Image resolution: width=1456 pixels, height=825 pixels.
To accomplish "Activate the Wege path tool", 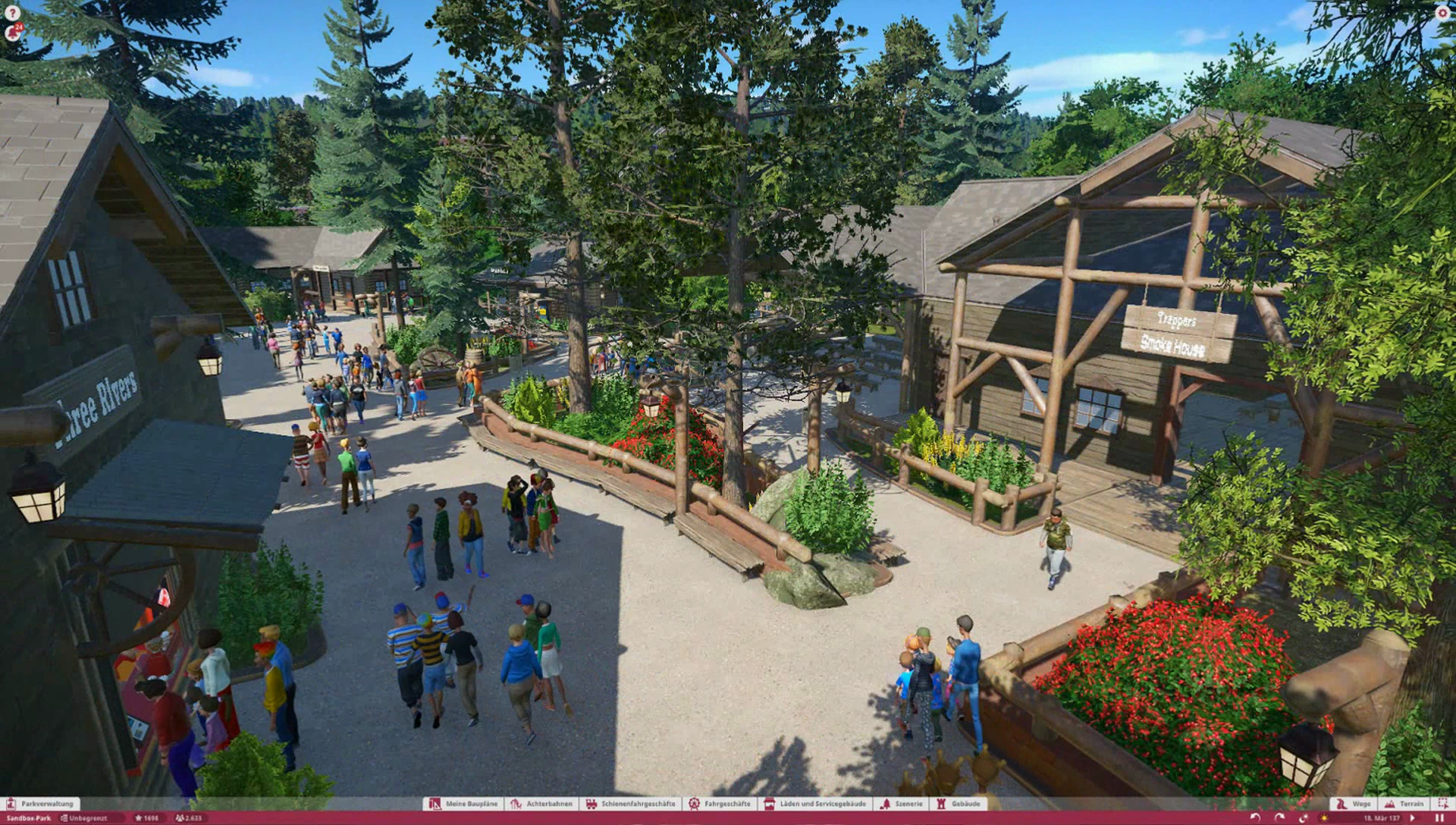I will coord(1354,804).
